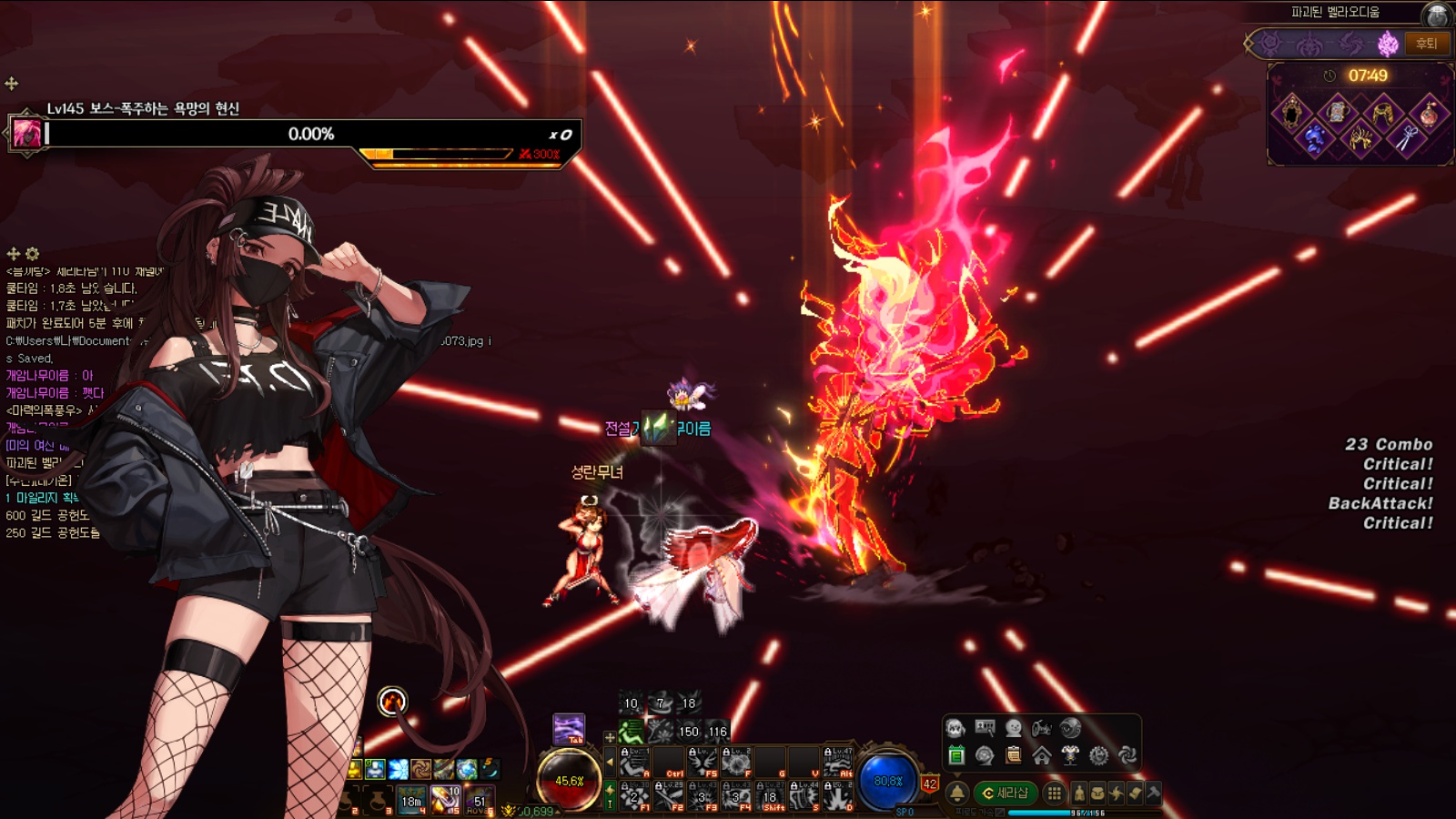Open the clipboard quest log icon

(x=1013, y=755)
